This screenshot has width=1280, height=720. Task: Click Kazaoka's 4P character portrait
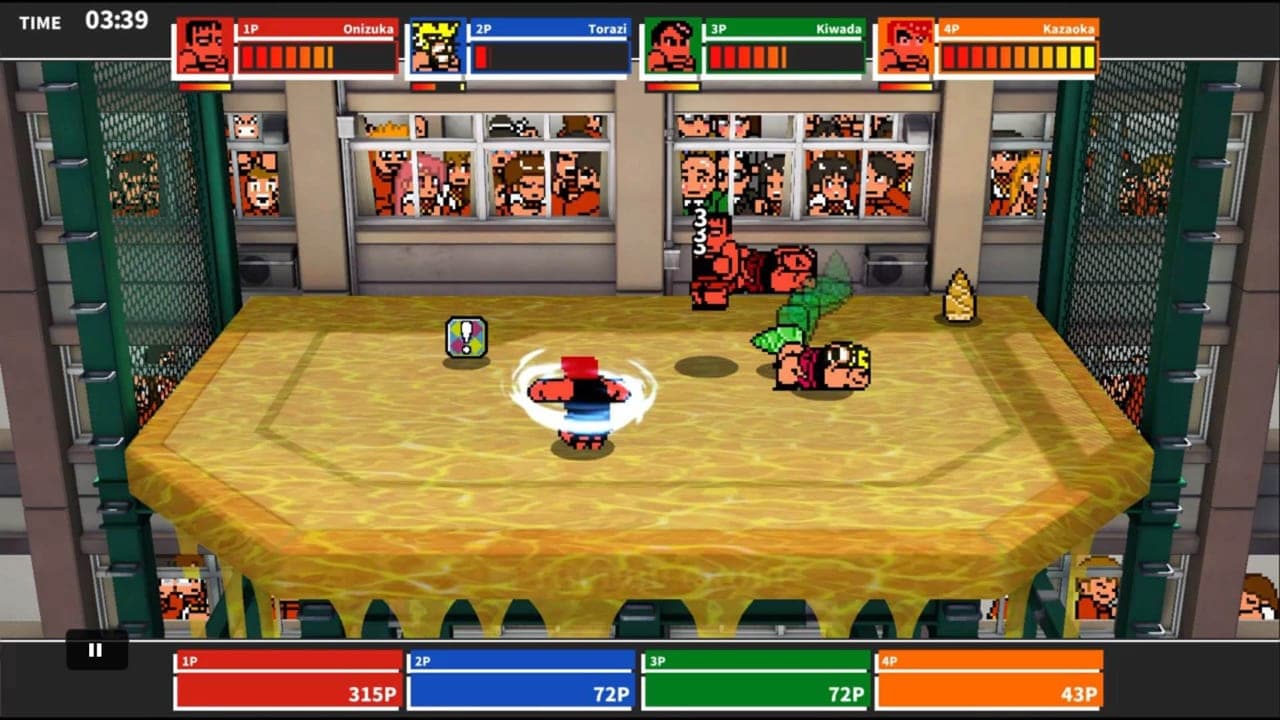[905, 47]
